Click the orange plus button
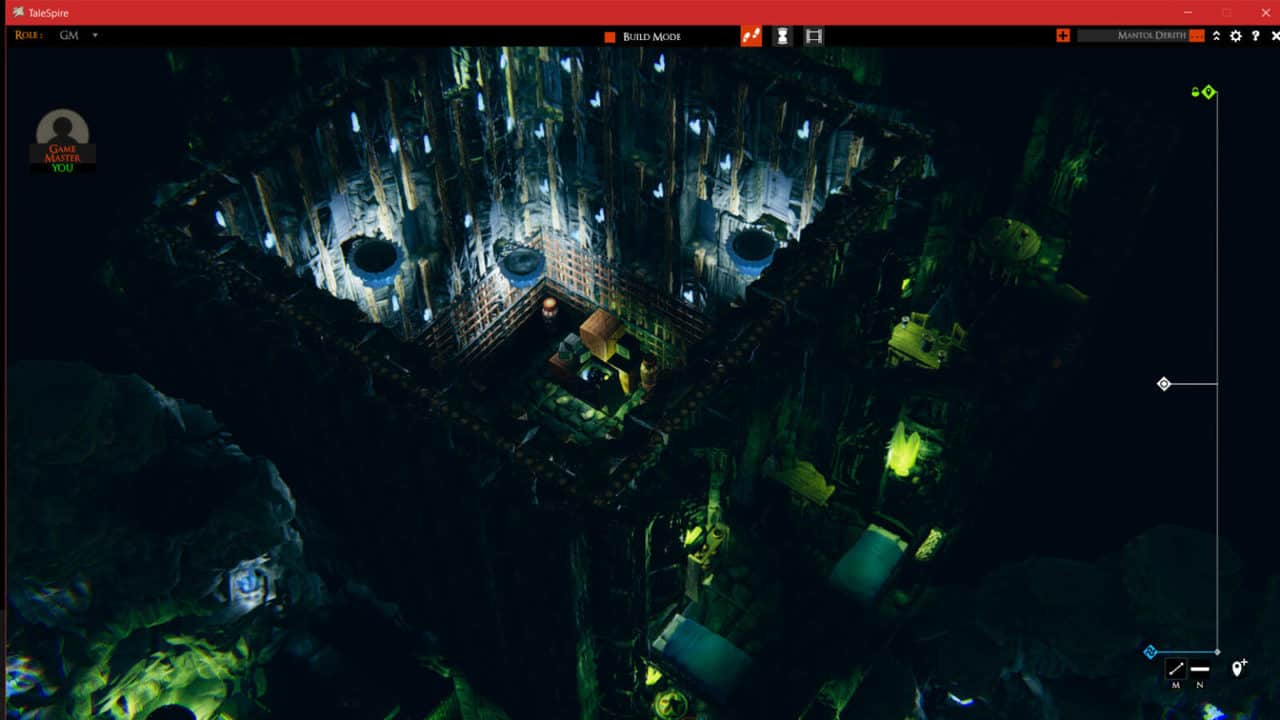 (1062, 35)
